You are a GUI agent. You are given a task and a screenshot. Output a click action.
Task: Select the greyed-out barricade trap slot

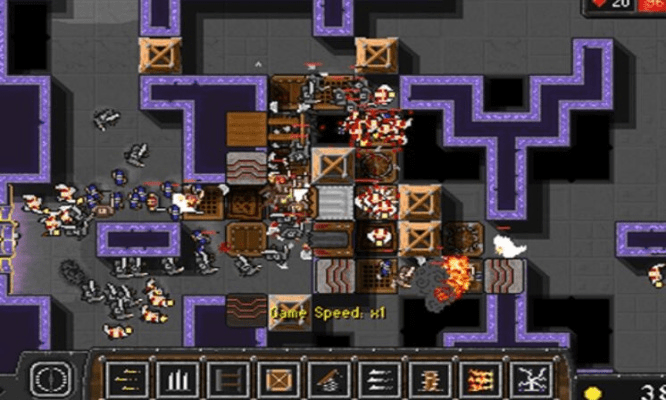coord(226,379)
